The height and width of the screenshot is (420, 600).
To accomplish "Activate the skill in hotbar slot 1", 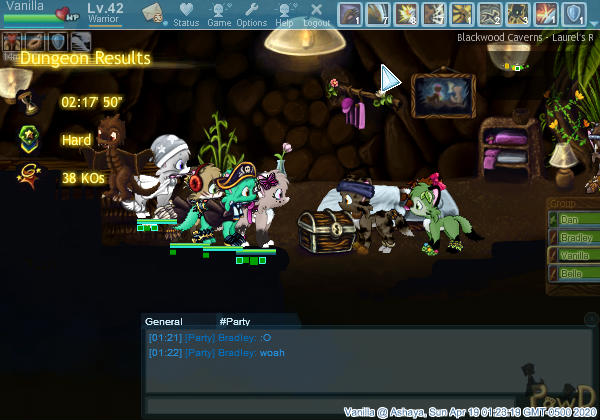I will tap(350, 14).
